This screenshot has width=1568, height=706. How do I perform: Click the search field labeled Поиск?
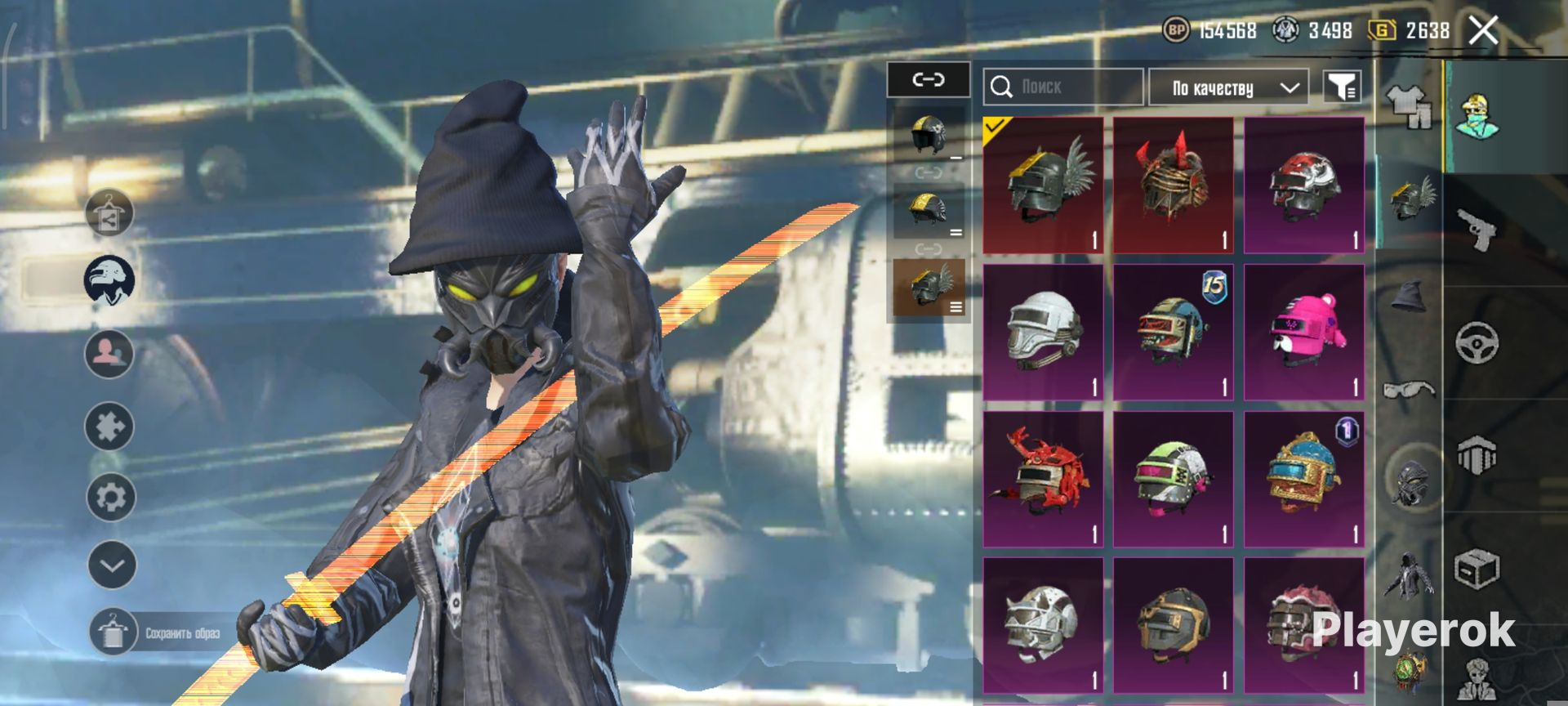click(x=1062, y=87)
